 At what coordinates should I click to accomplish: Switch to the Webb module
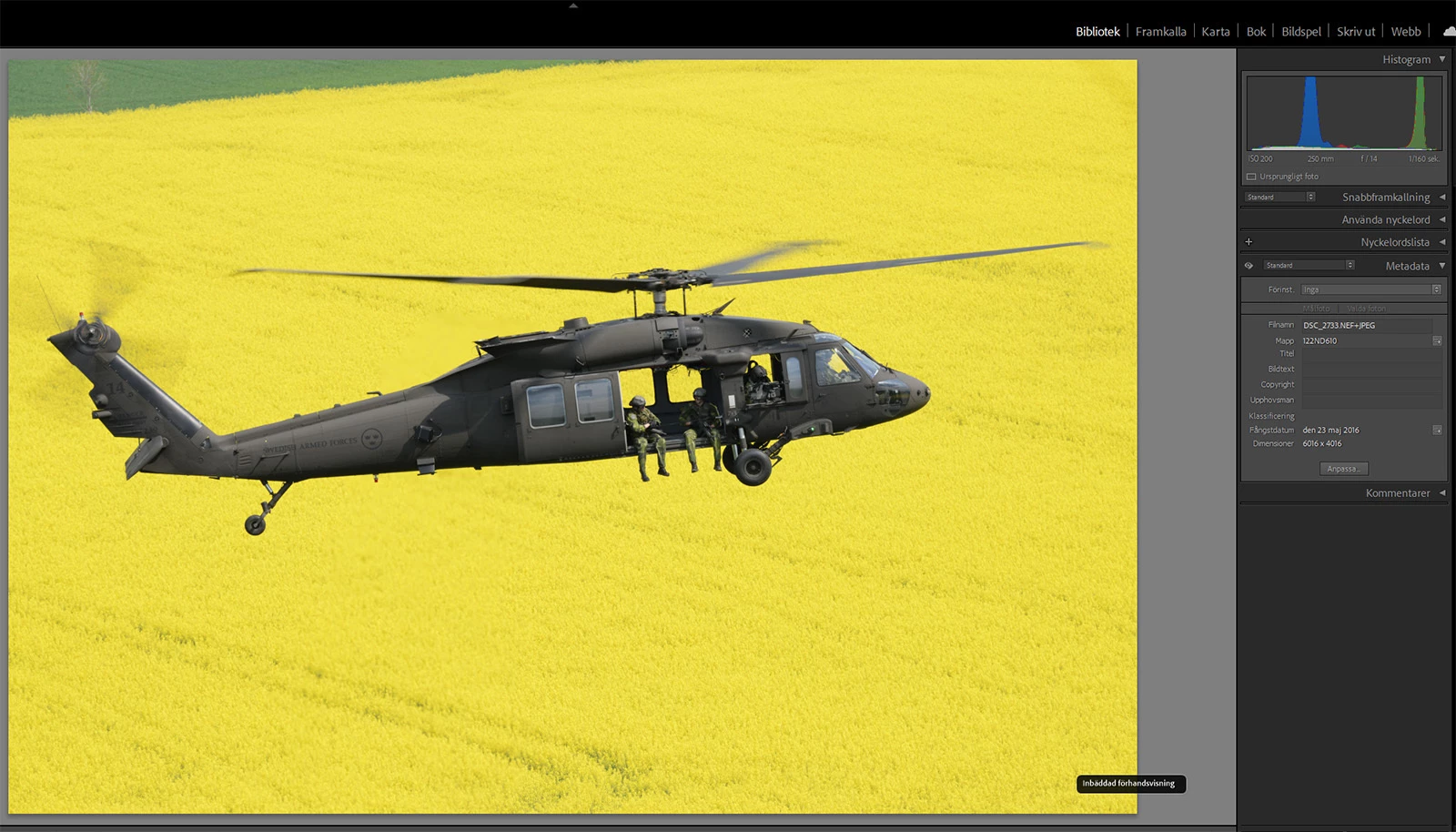tap(1405, 31)
